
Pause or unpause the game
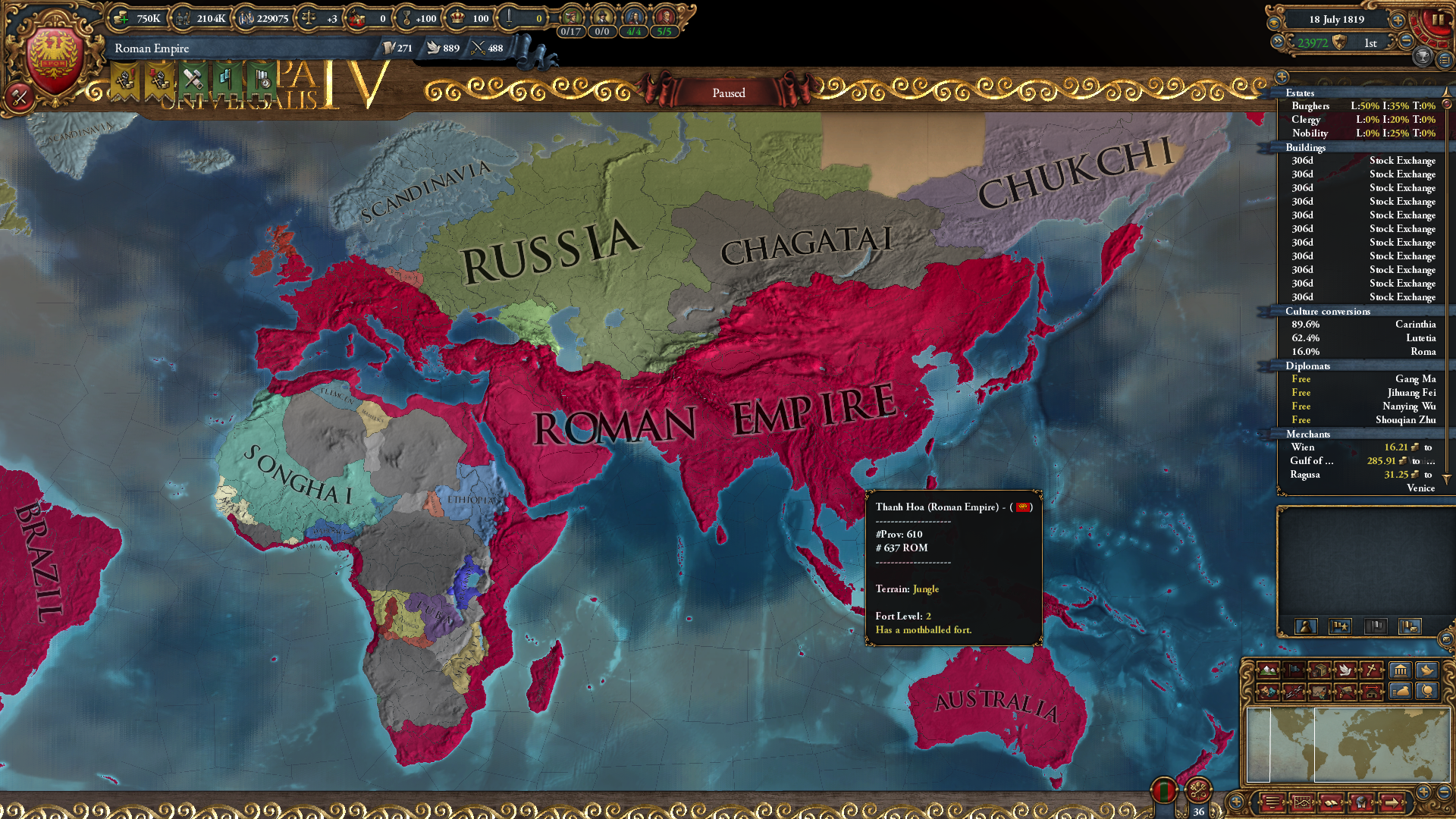1439,20
